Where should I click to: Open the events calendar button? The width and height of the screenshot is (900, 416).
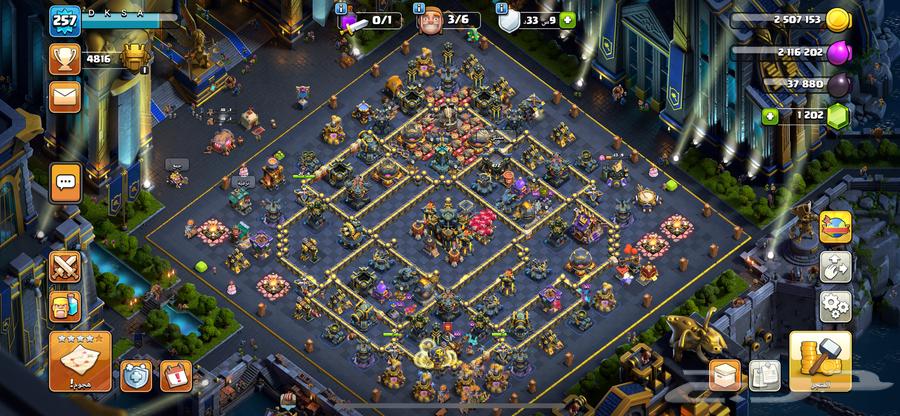[x=175, y=376]
